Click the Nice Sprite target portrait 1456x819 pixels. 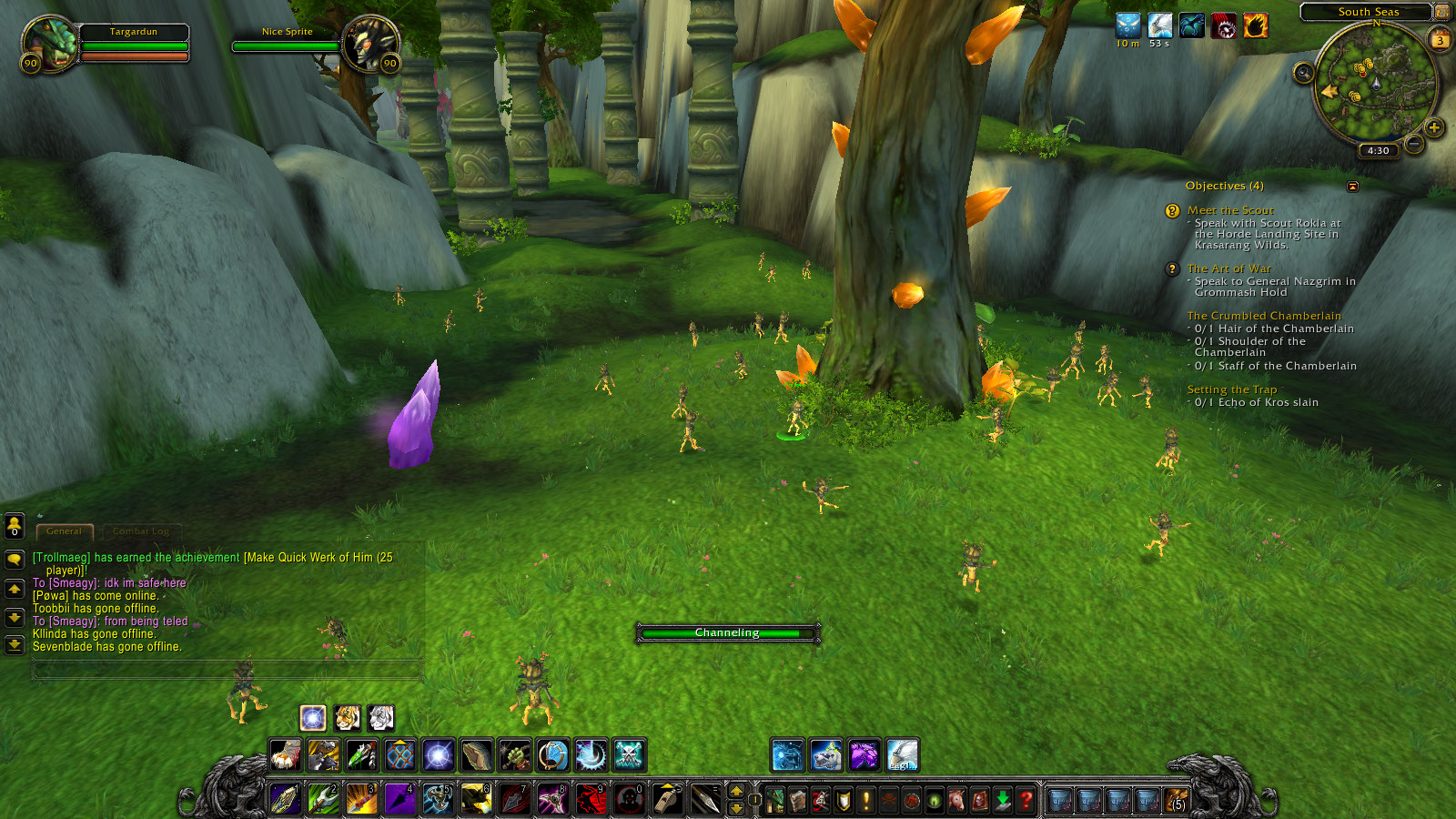coord(370,44)
